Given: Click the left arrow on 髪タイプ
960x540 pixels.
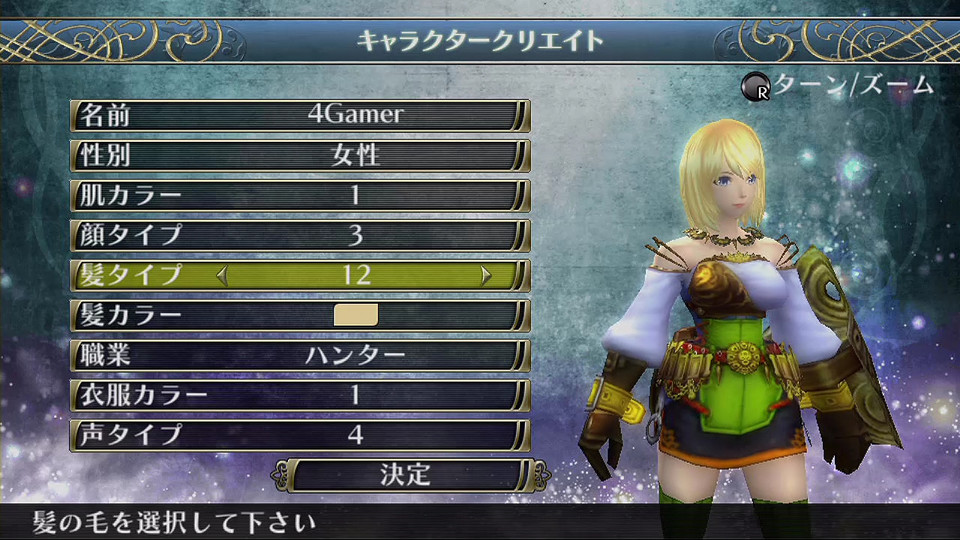Looking at the screenshot, I should tap(222, 275).
